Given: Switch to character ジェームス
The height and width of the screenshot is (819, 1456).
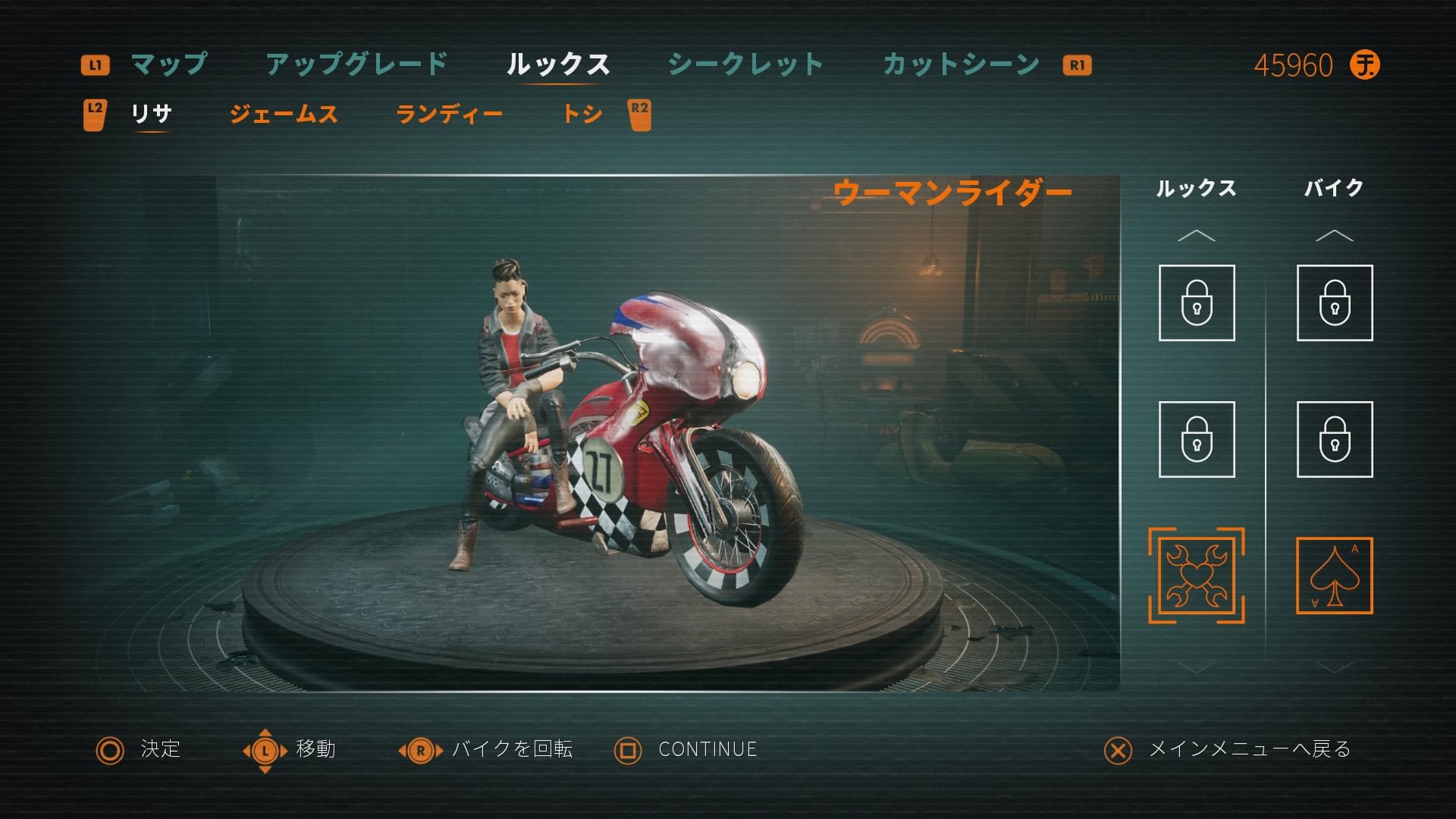Looking at the screenshot, I should pos(284,114).
